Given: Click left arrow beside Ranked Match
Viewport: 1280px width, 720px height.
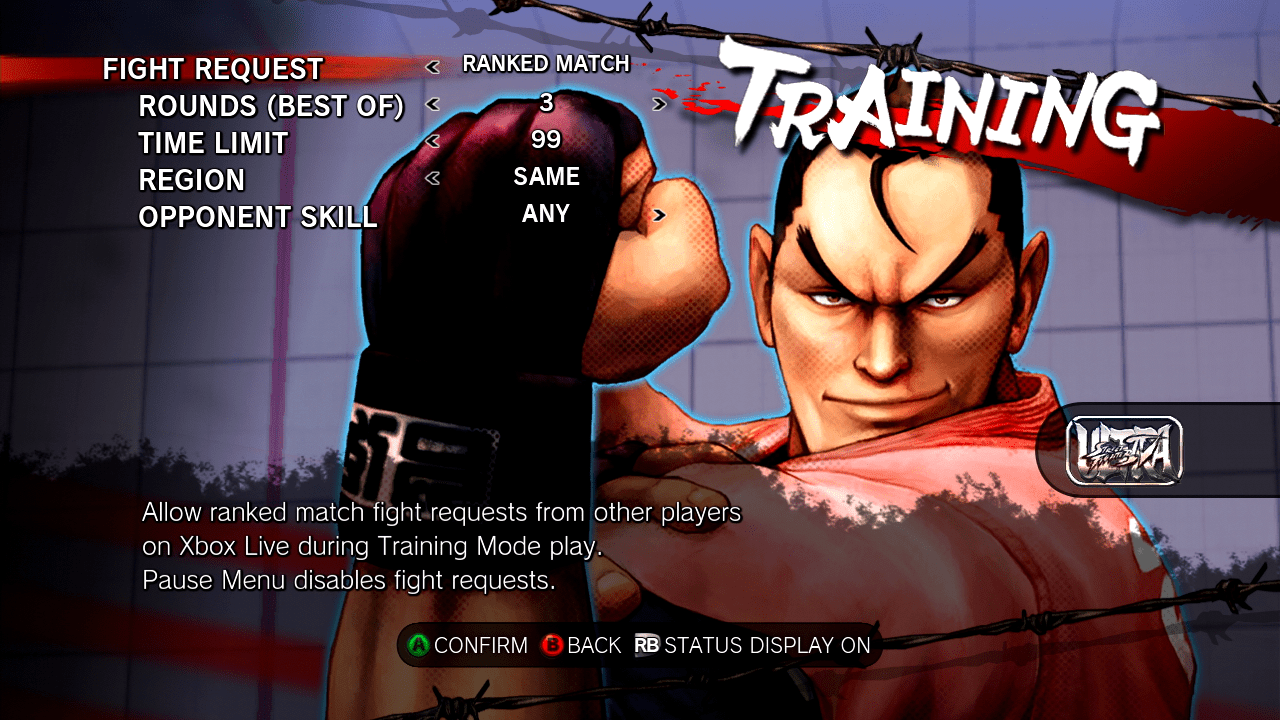Looking at the screenshot, I should (432, 67).
